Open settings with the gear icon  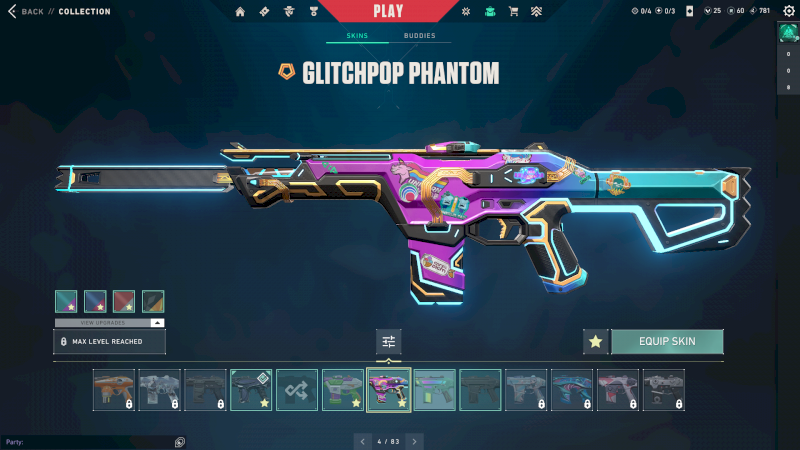point(788,11)
